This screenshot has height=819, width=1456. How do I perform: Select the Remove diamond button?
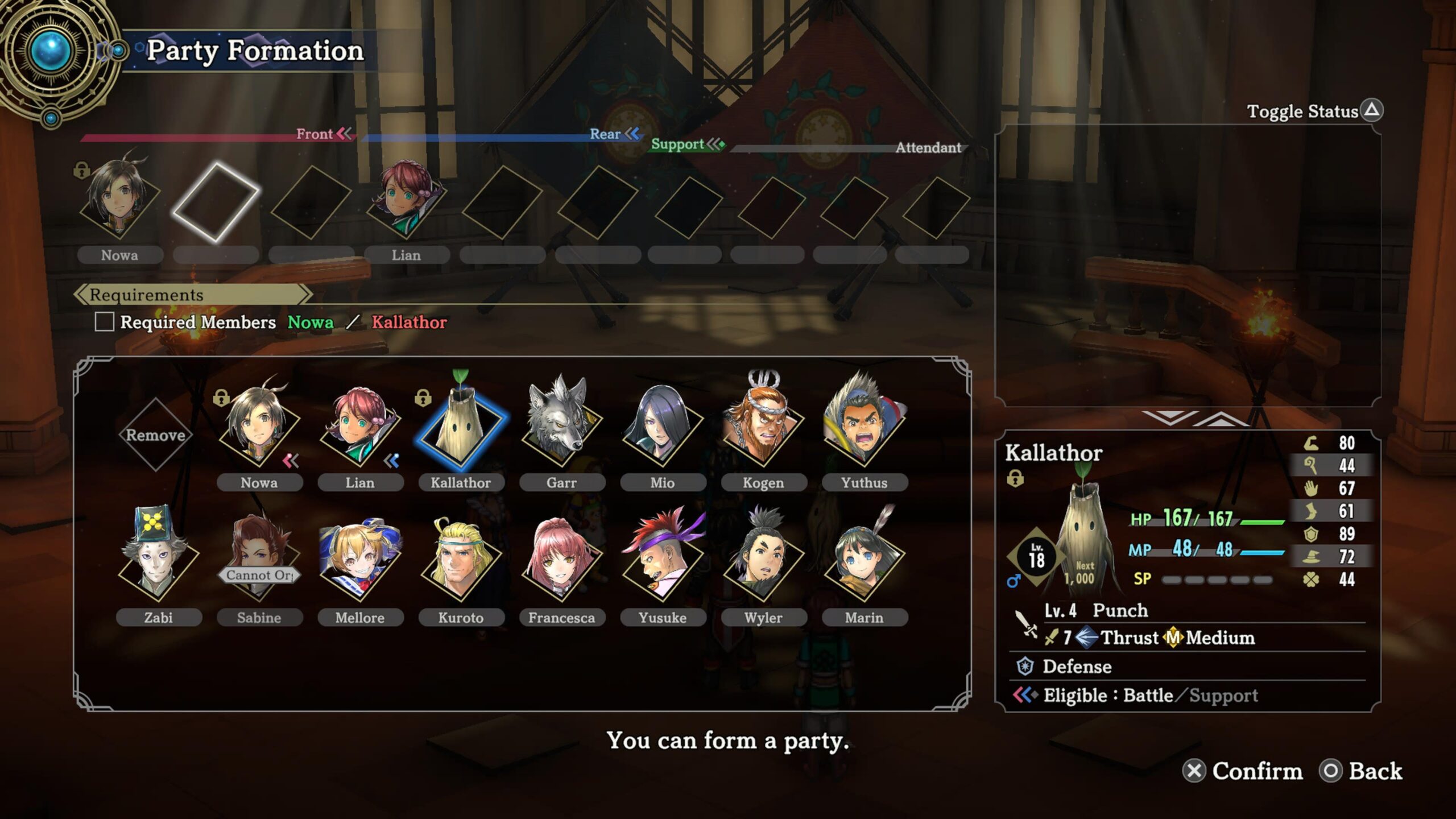[155, 435]
